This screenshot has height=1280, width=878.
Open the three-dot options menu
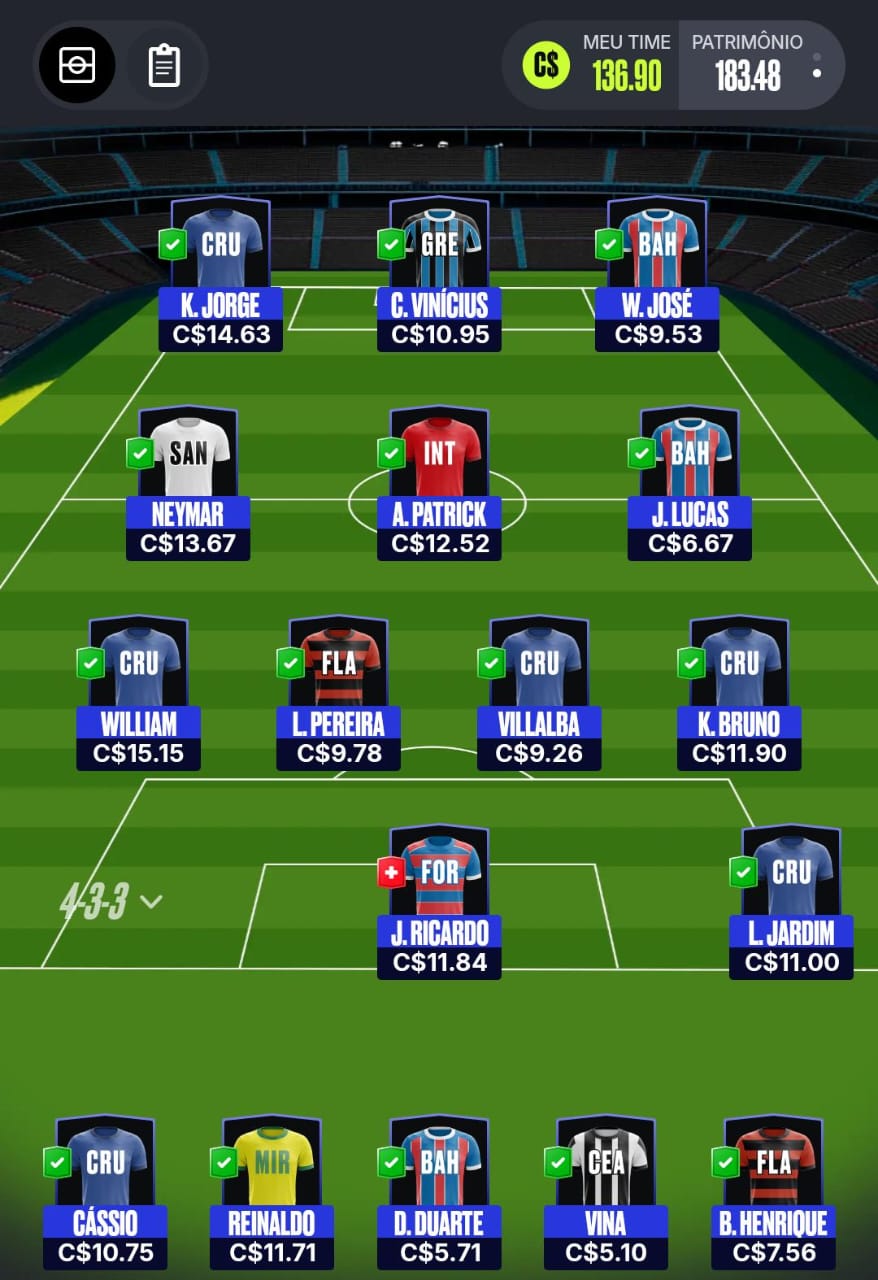[x=817, y=65]
